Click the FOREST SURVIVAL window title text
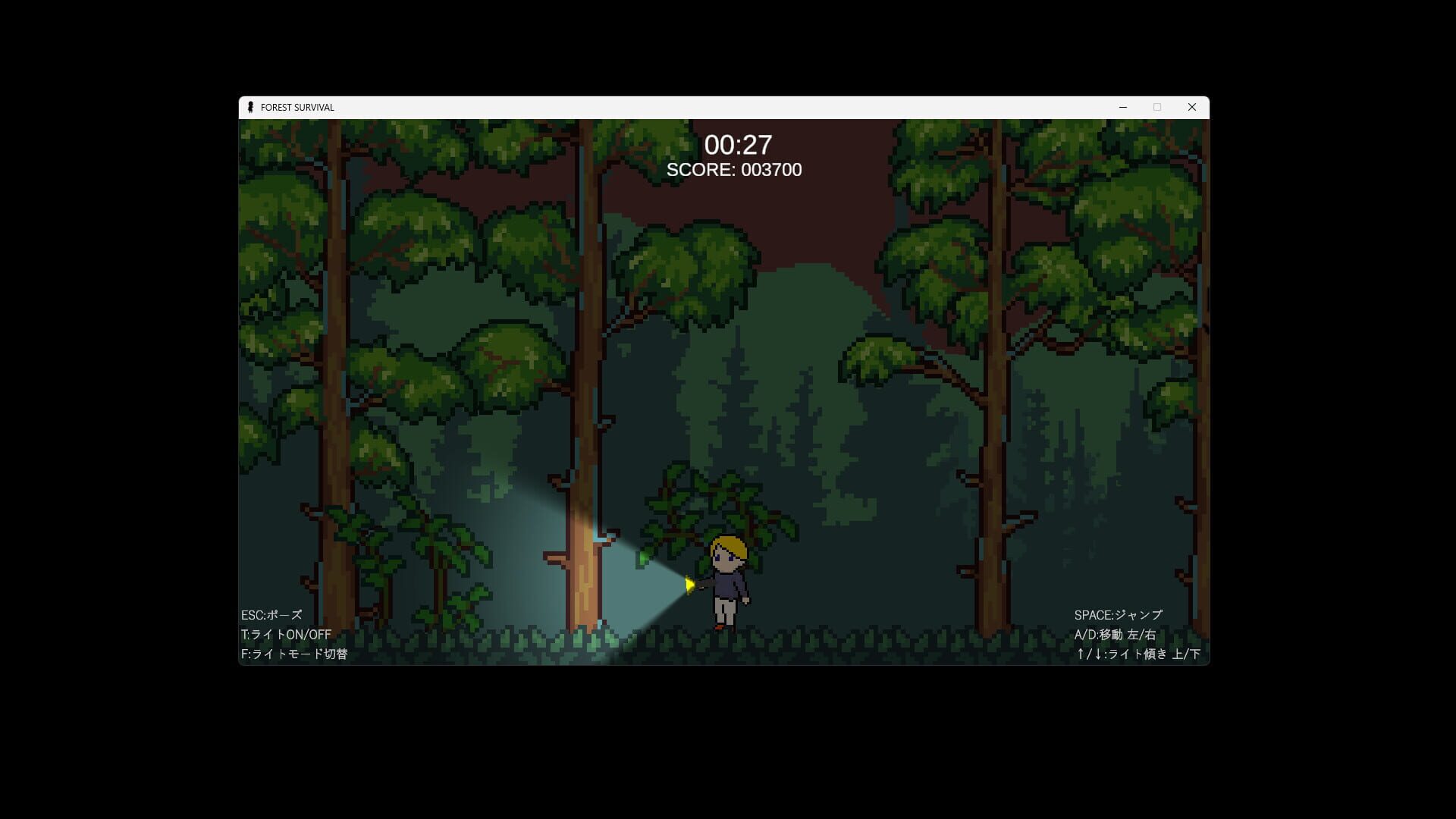The image size is (1456, 819). point(297,107)
